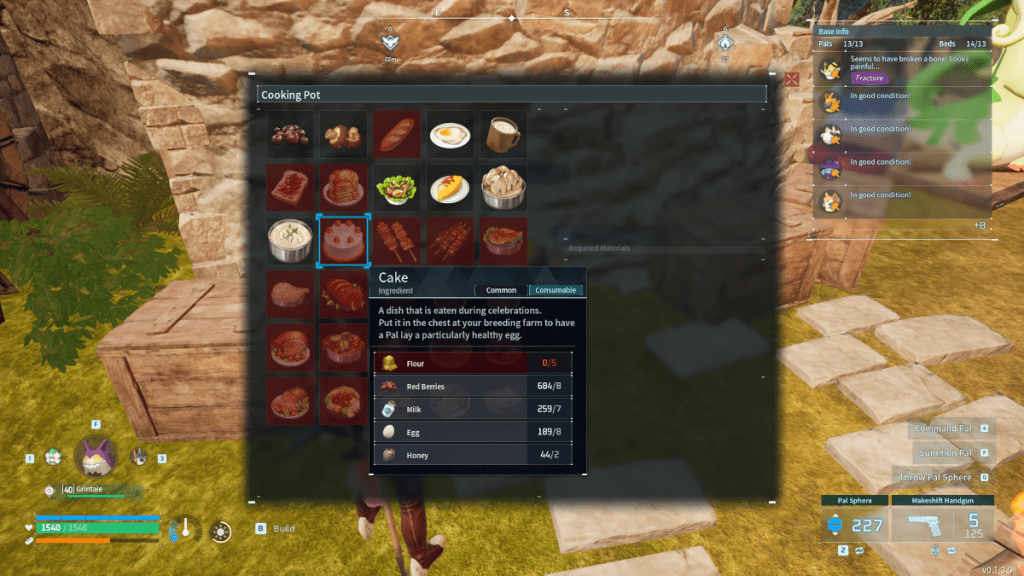Select the baked berries recipe
The image size is (1024, 576).
pyautogui.click(x=289, y=134)
